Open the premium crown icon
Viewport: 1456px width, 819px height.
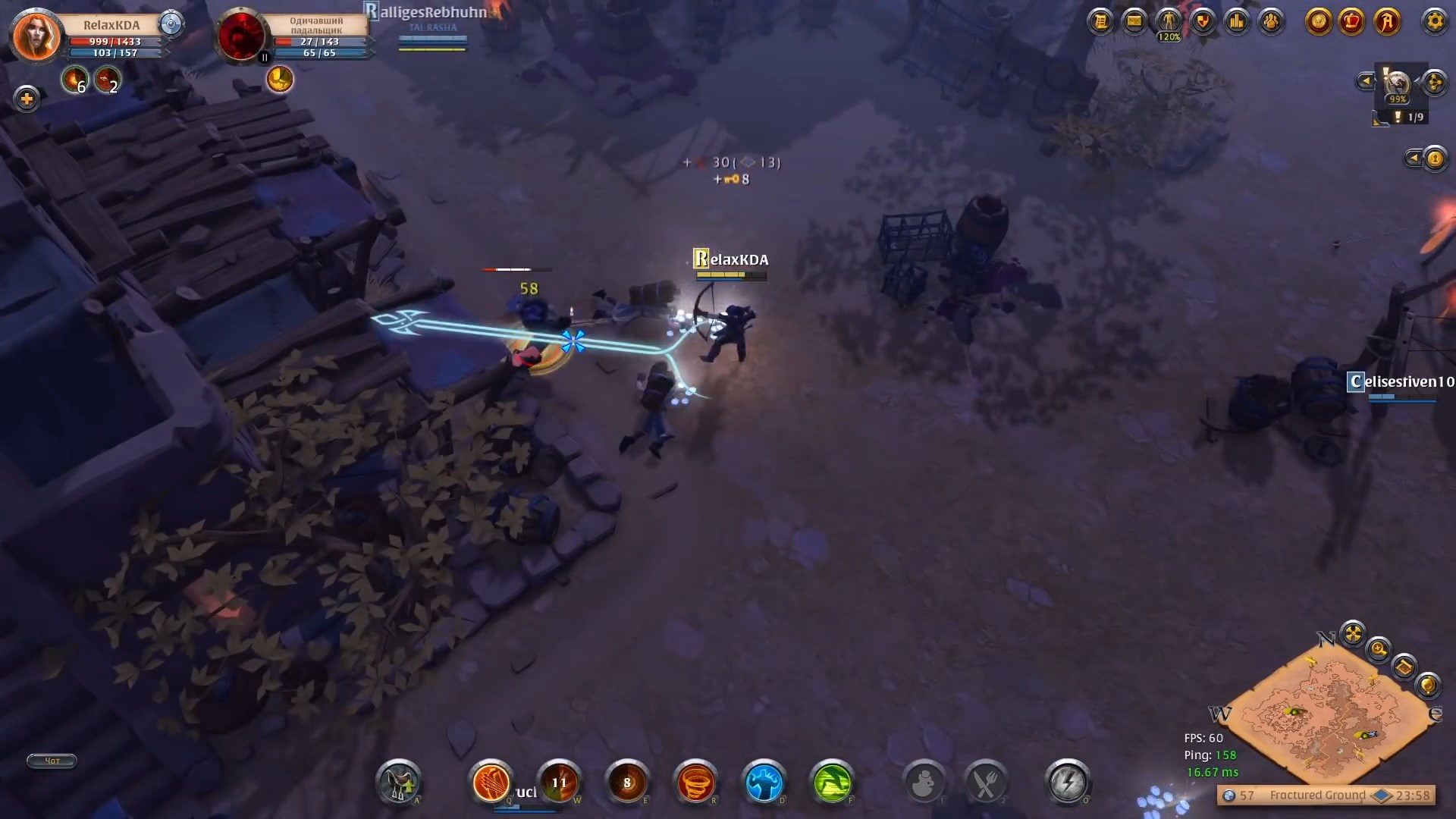click(x=1351, y=21)
